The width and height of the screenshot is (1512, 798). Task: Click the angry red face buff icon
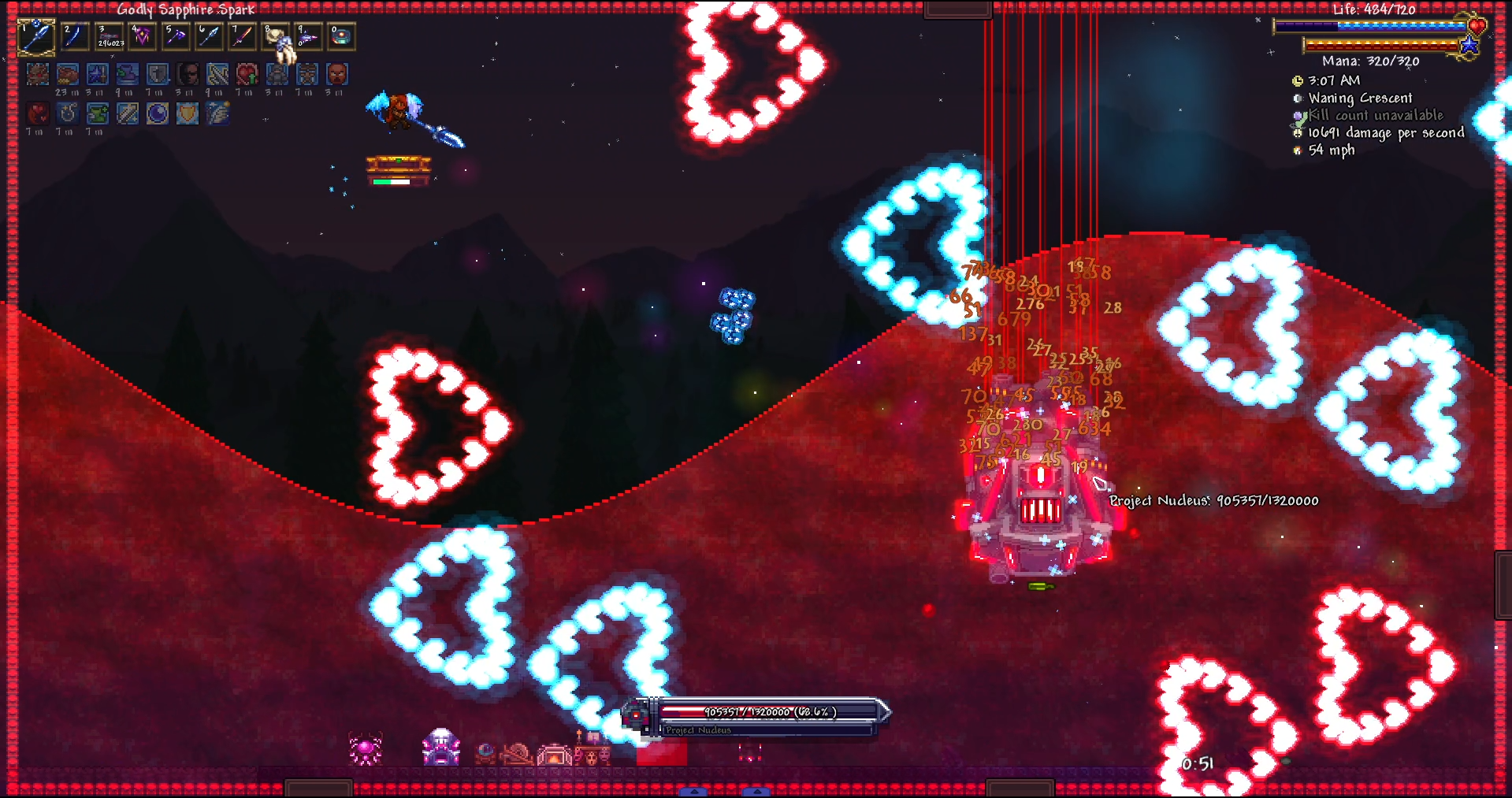[x=337, y=75]
